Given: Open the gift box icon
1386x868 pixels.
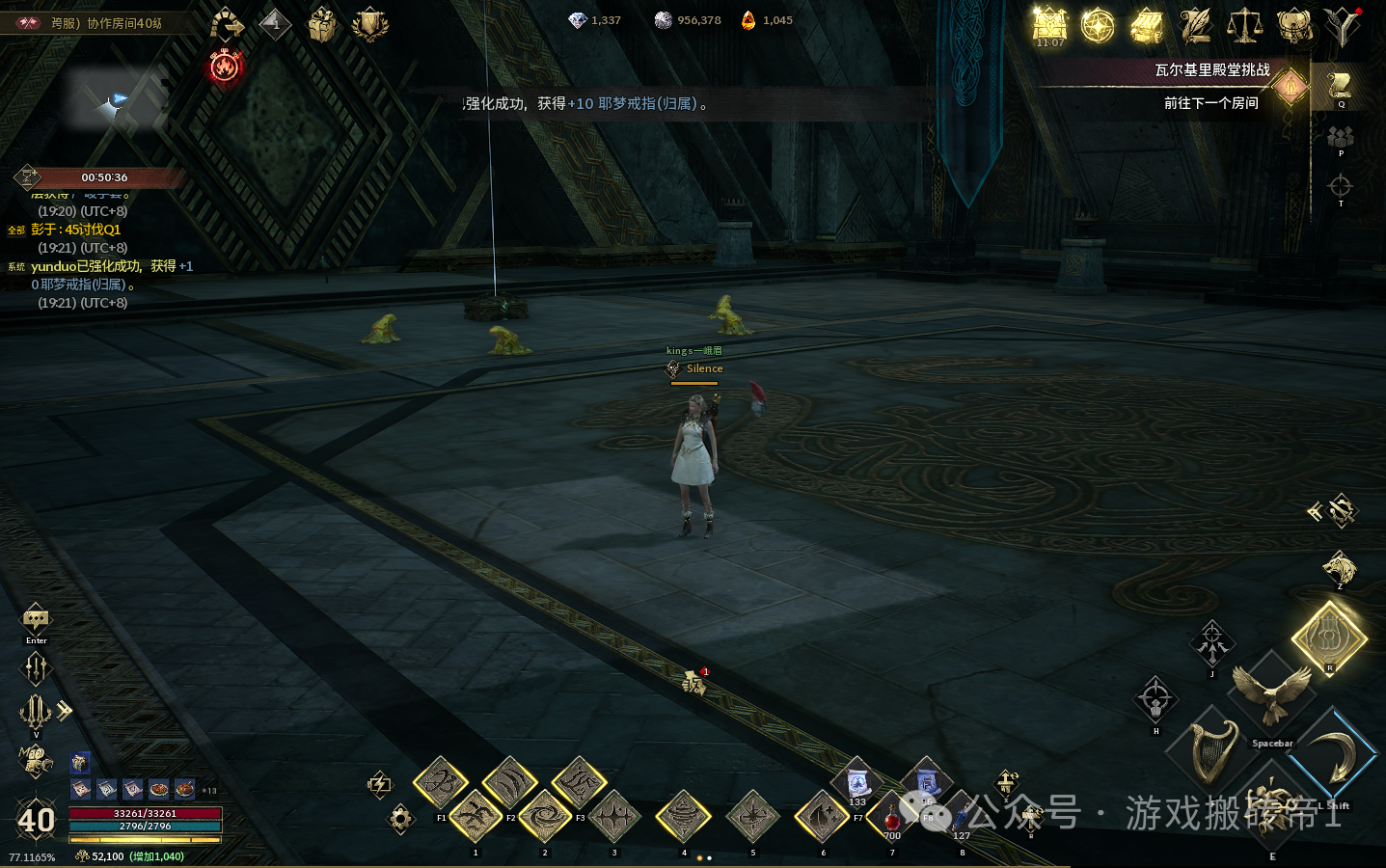Looking at the screenshot, I should (x=322, y=25).
